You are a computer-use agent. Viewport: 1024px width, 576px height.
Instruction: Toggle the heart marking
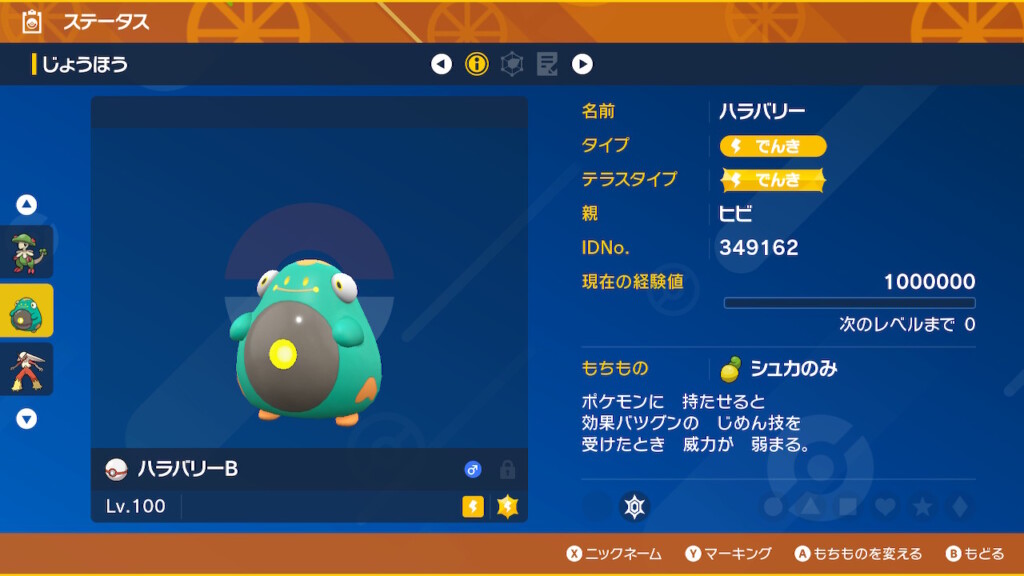click(x=885, y=507)
